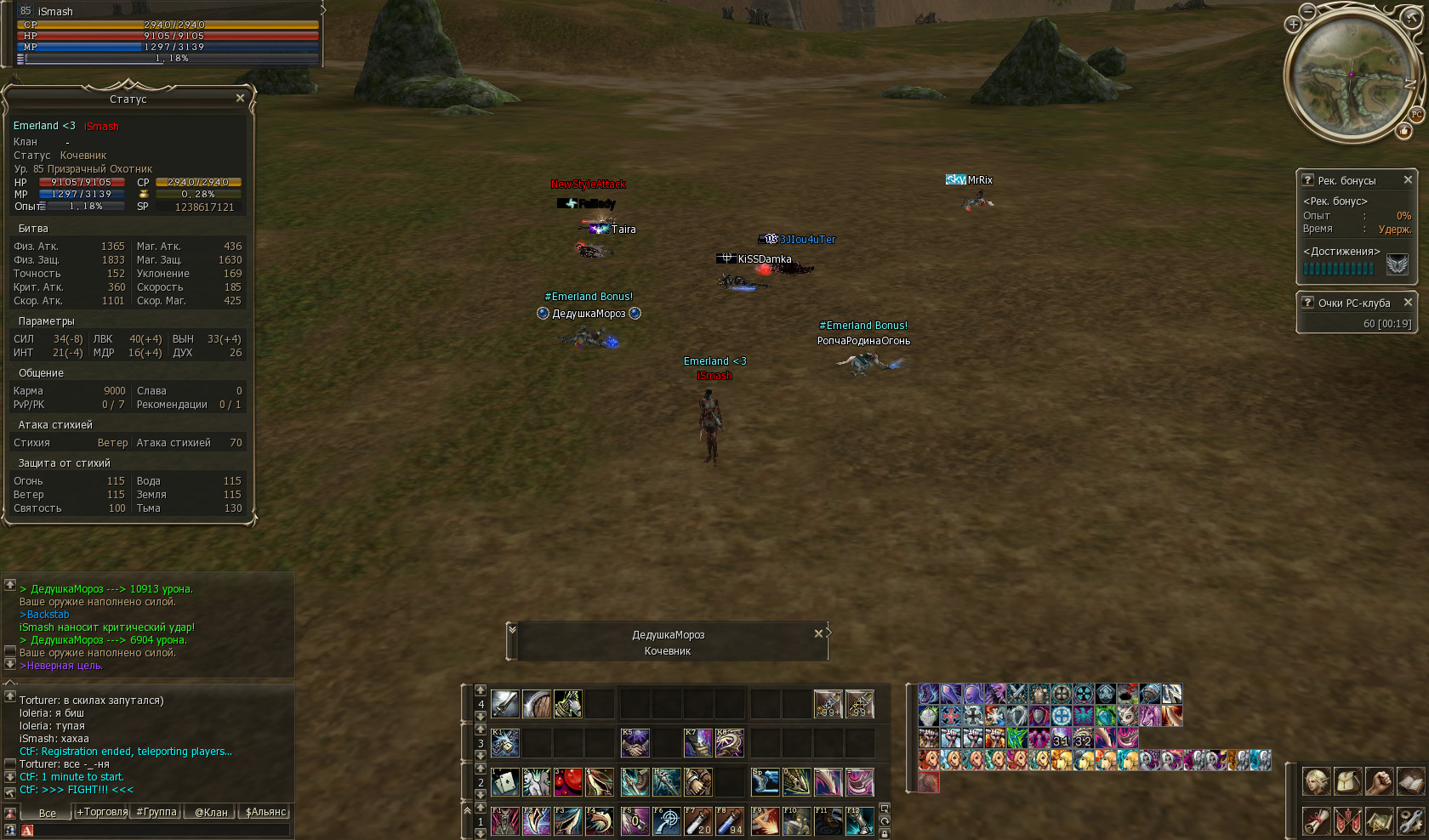Switch chat to the +Торговля tab
The width and height of the screenshot is (1429, 840).
(102, 813)
